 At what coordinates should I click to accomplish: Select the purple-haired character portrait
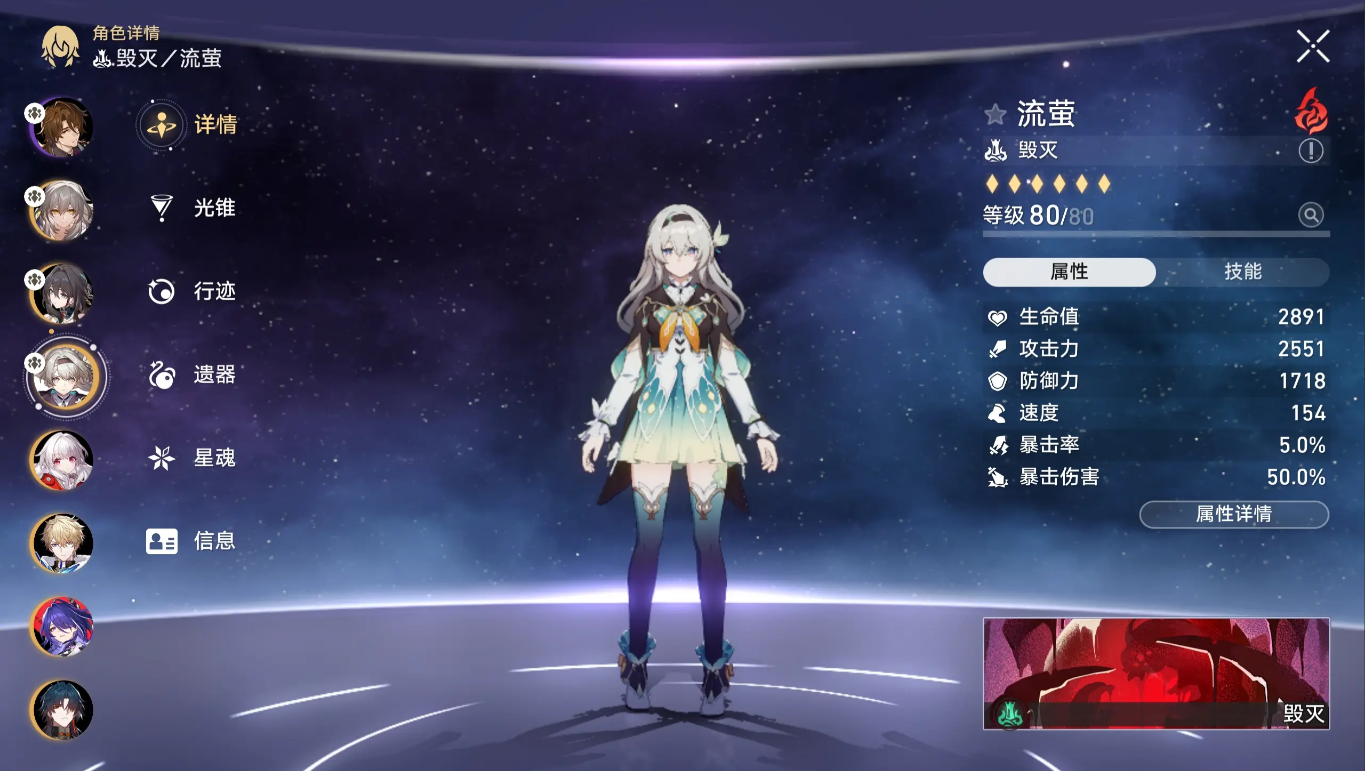click(63, 626)
